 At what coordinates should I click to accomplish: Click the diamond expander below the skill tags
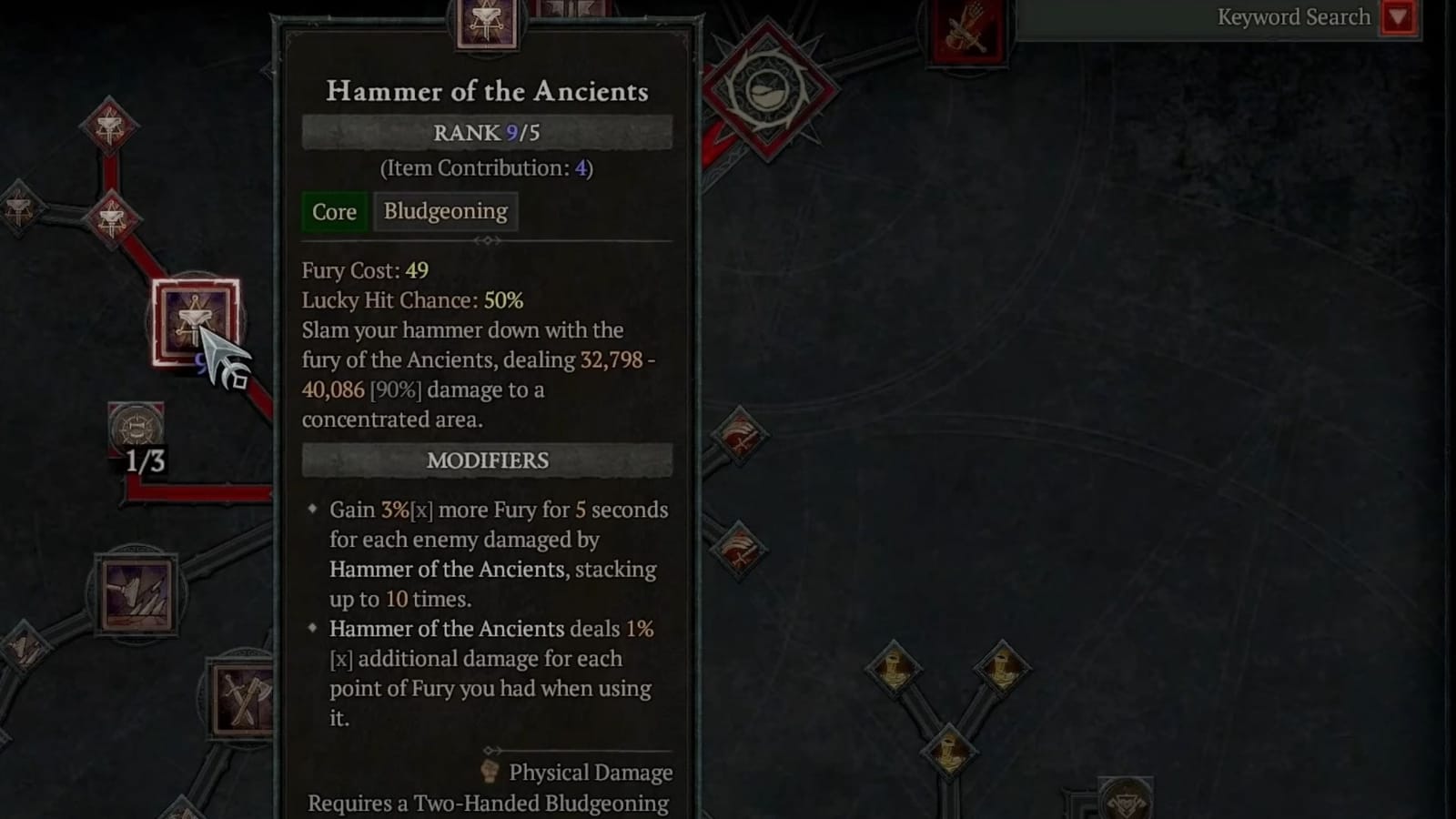click(487, 241)
